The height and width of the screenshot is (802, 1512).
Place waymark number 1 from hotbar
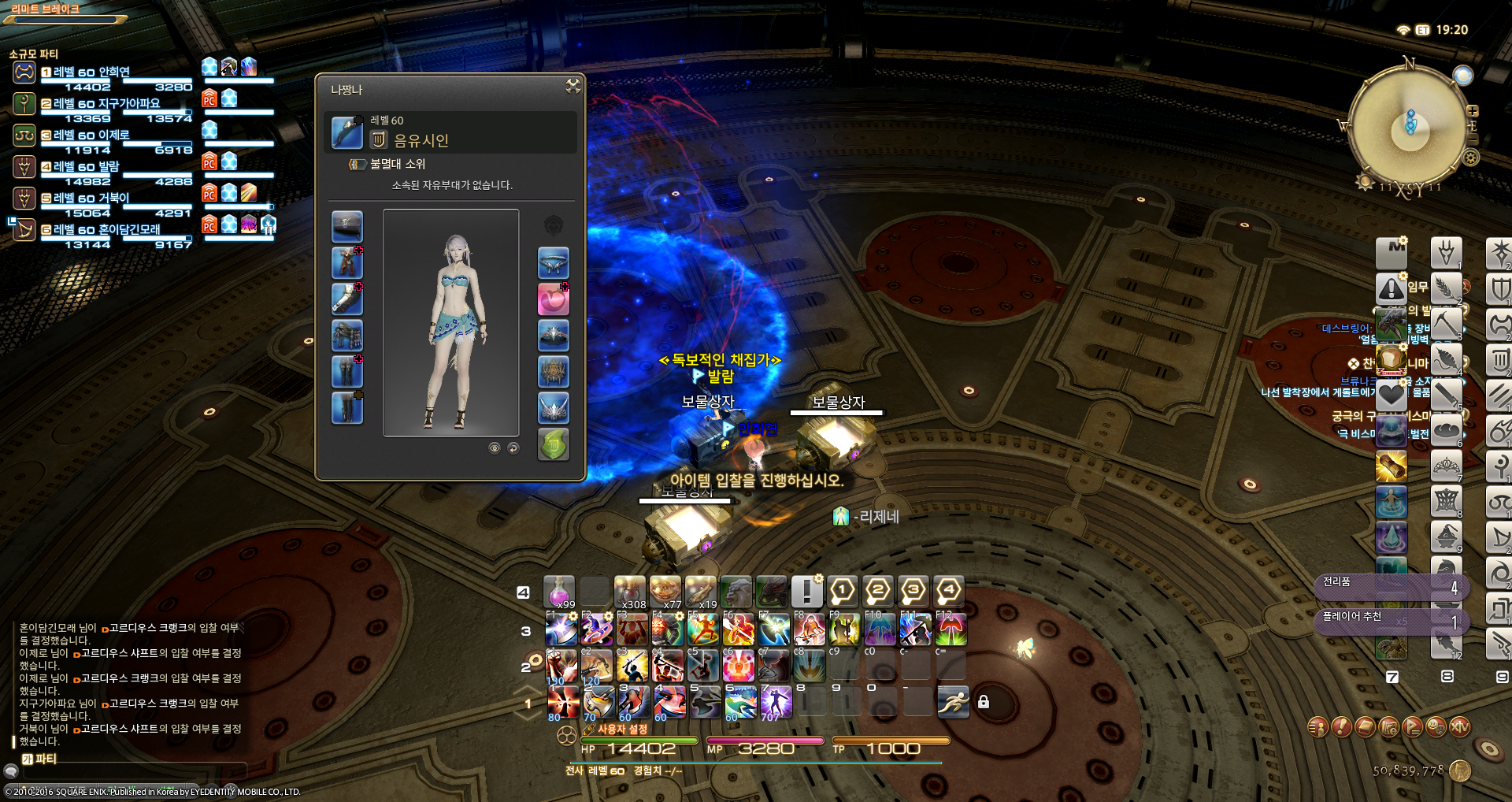tap(842, 591)
